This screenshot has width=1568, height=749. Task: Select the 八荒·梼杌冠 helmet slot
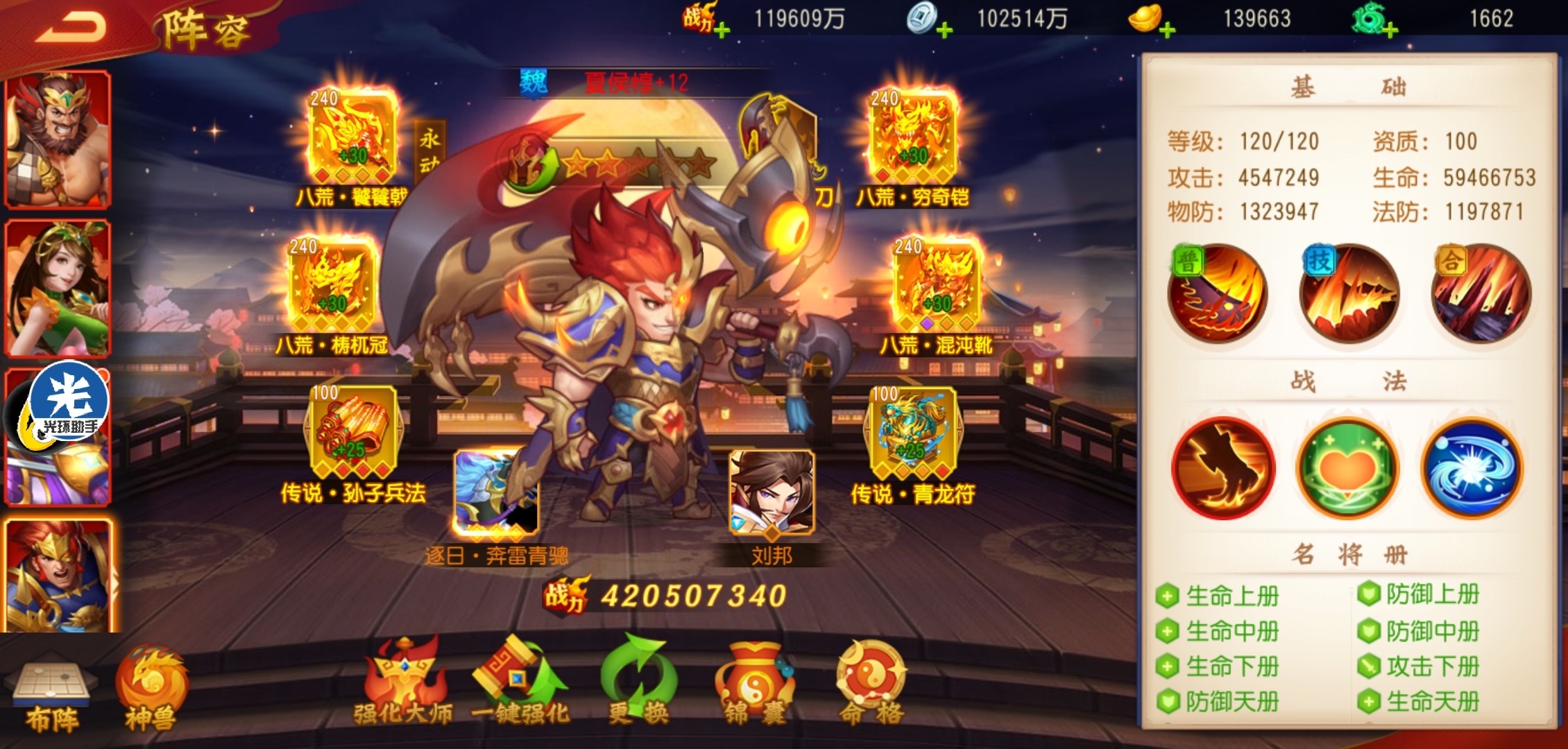[x=333, y=284]
